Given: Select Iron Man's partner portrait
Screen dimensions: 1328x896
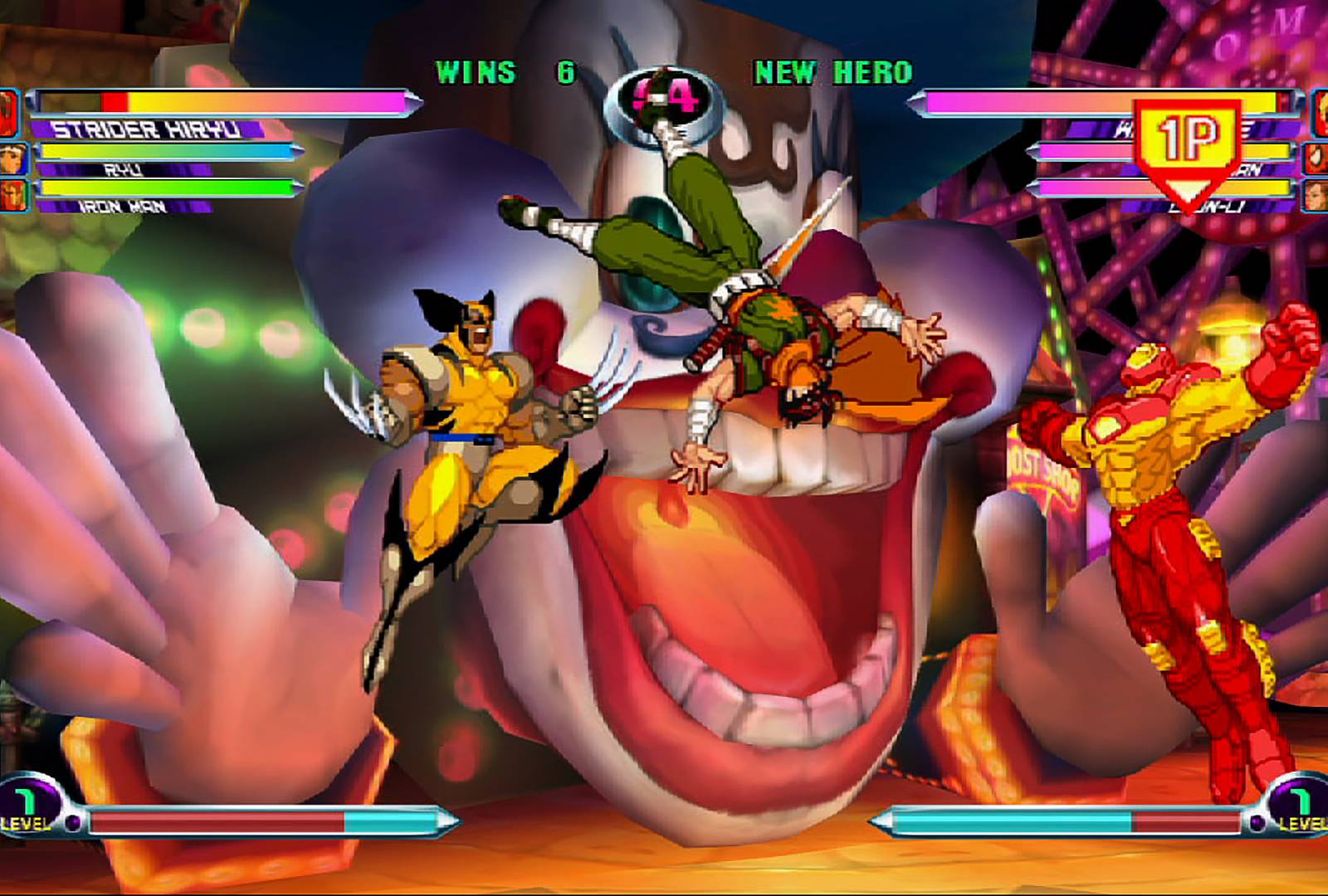Looking at the screenshot, I should (x=14, y=195).
